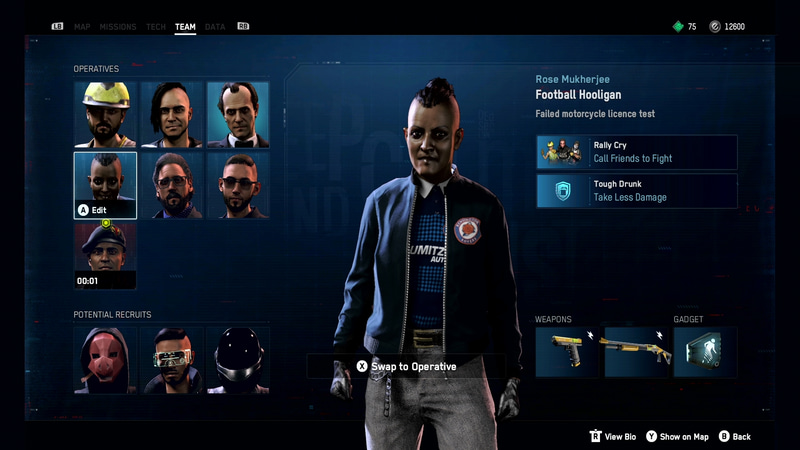Select the mohawk operative portrait marked Edit

(x=105, y=185)
